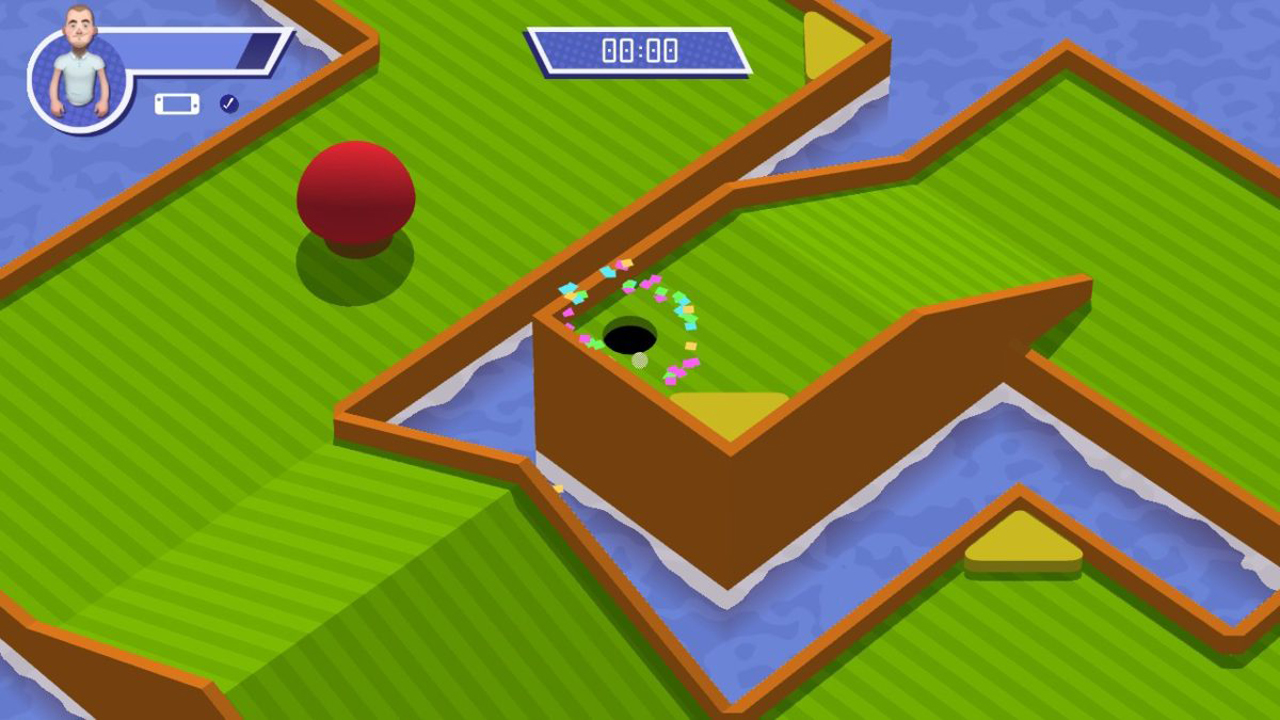Select the handheld console icon
1280x720 pixels.
[x=177, y=104]
